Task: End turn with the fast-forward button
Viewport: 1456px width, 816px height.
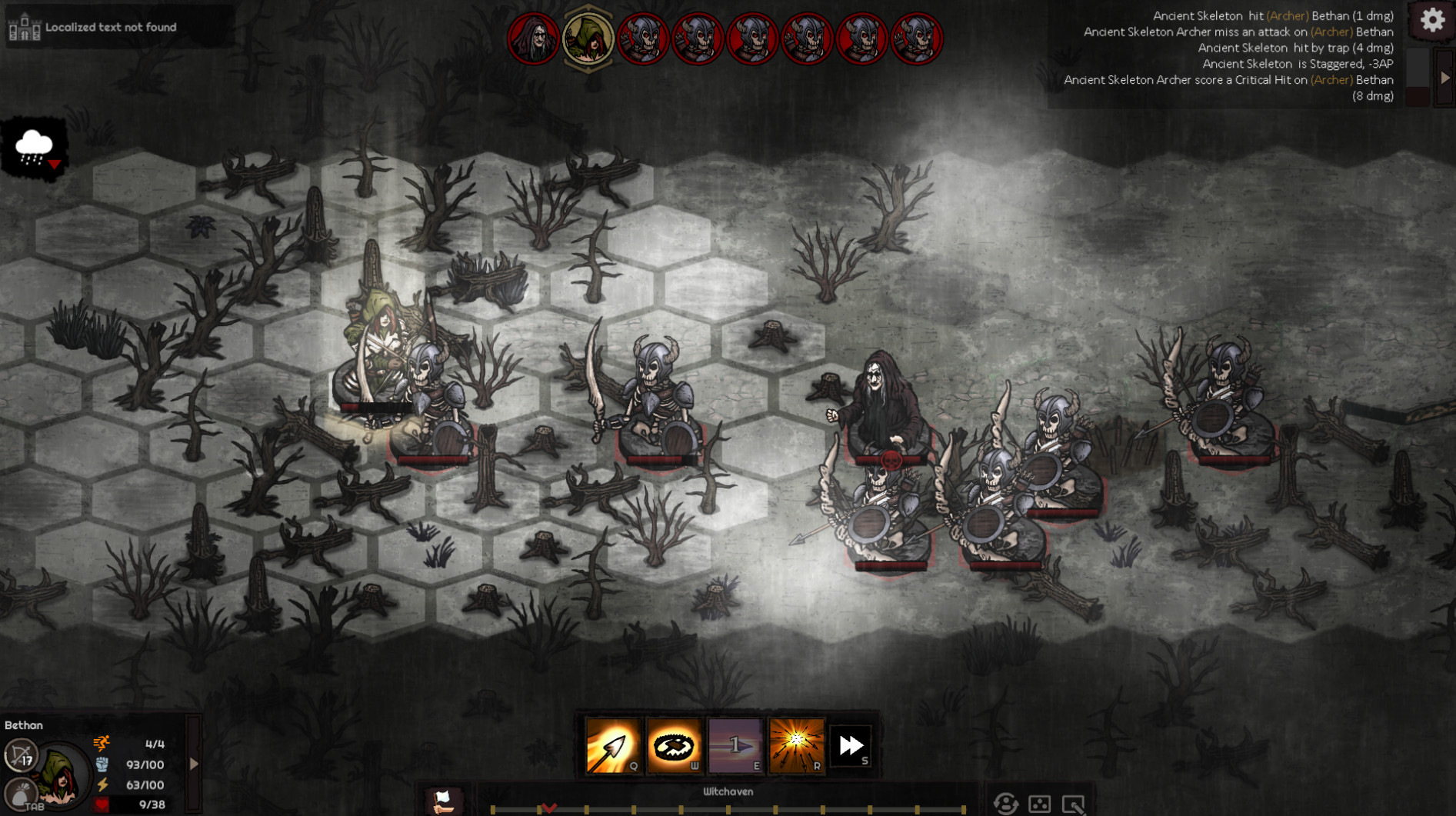Action: pyautogui.click(x=851, y=745)
